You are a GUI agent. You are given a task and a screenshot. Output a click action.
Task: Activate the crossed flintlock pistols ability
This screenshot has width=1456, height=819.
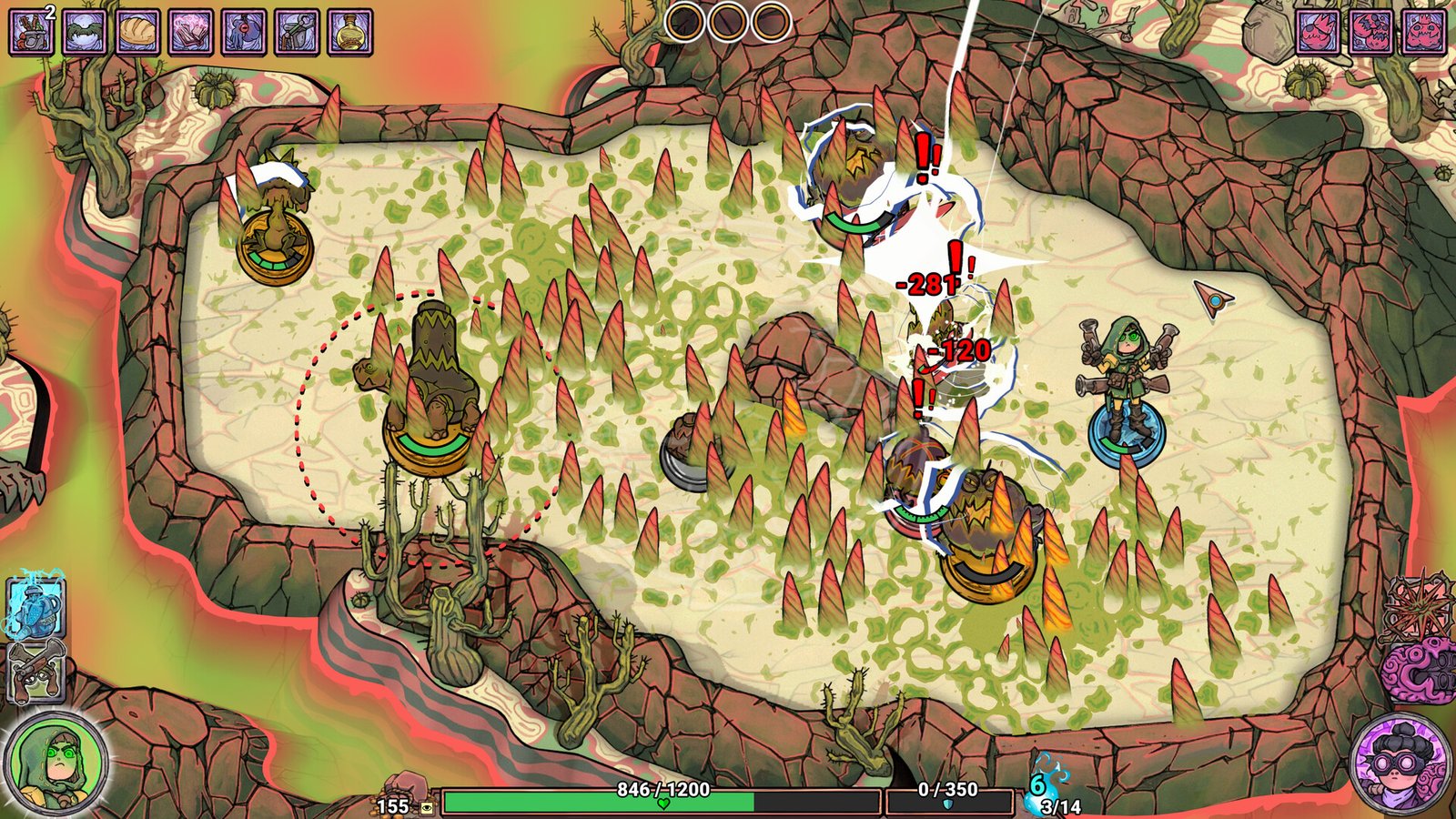click(35, 672)
